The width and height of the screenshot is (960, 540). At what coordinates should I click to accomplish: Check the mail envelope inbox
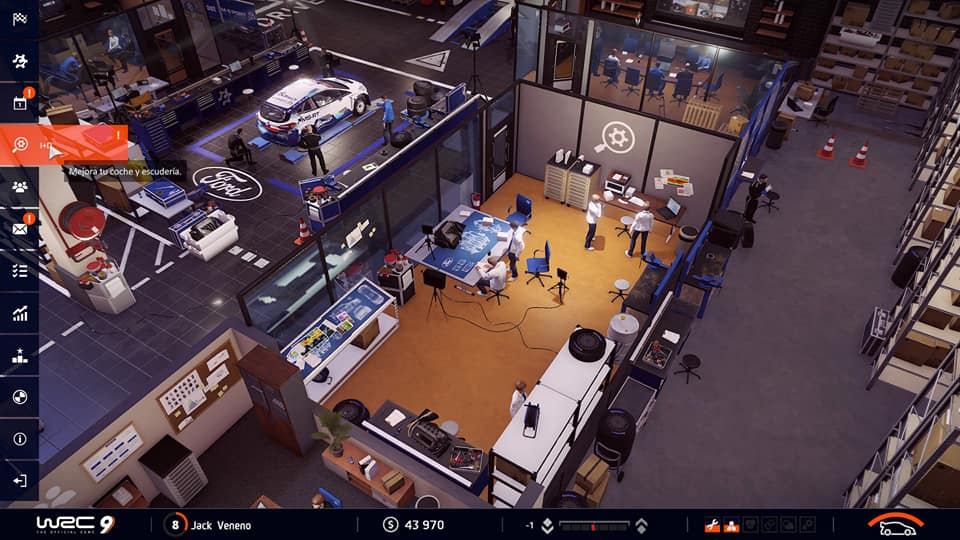(x=19, y=229)
